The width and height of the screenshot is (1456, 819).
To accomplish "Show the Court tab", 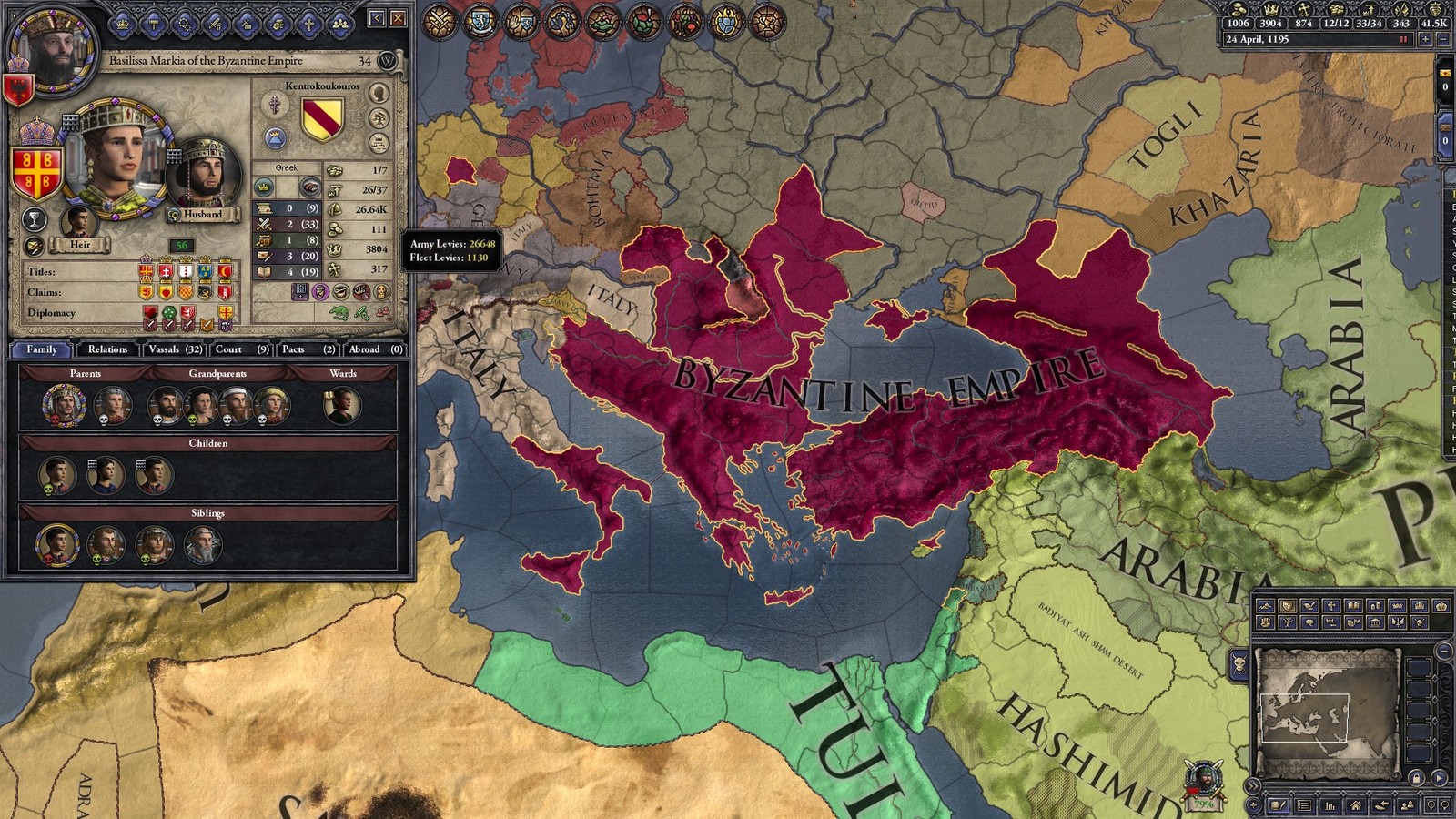I will (240, 349).
